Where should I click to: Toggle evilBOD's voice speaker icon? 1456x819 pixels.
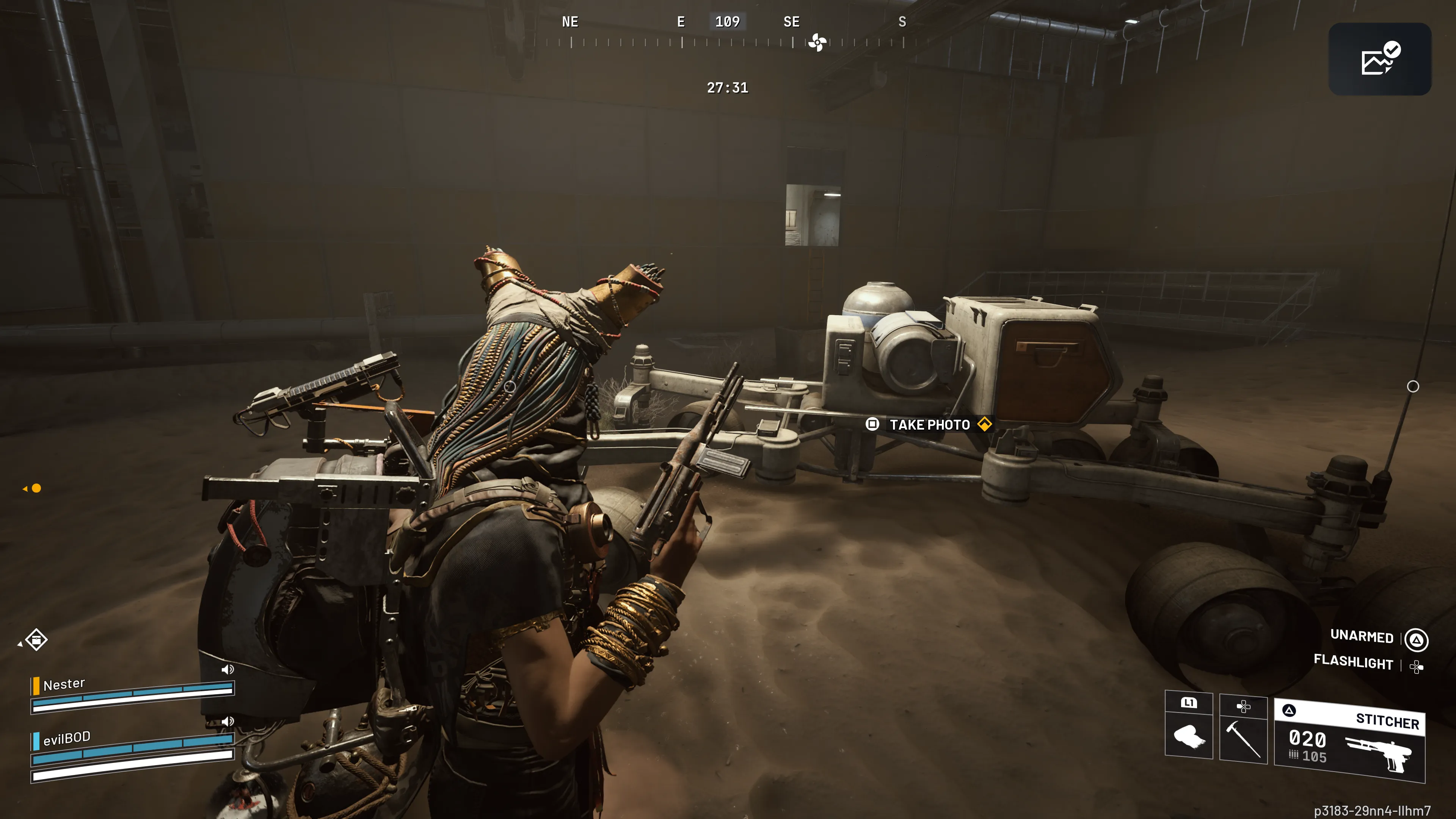click(x=227, y=722)
